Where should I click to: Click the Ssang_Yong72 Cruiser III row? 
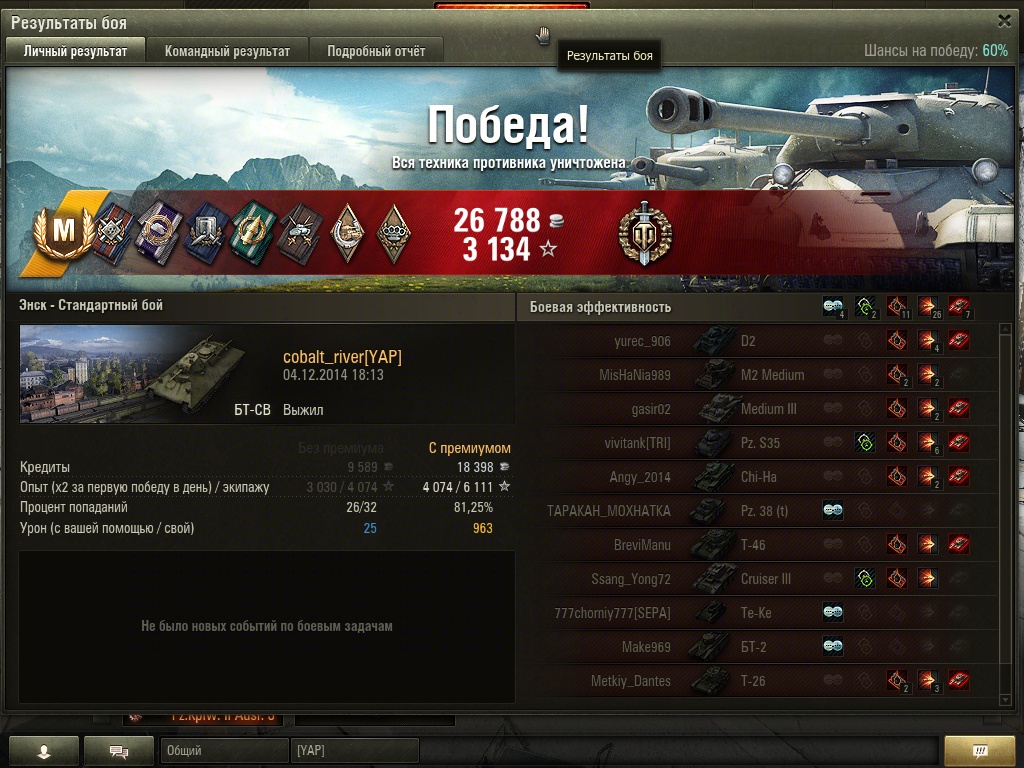760,580
